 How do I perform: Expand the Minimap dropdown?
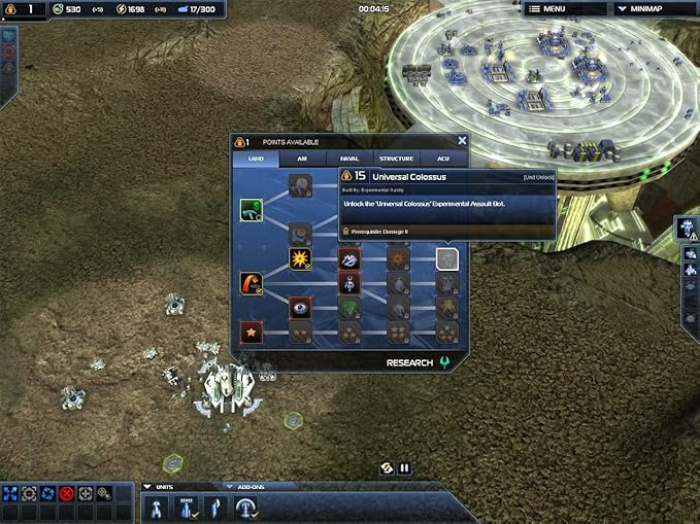[650, 9]
